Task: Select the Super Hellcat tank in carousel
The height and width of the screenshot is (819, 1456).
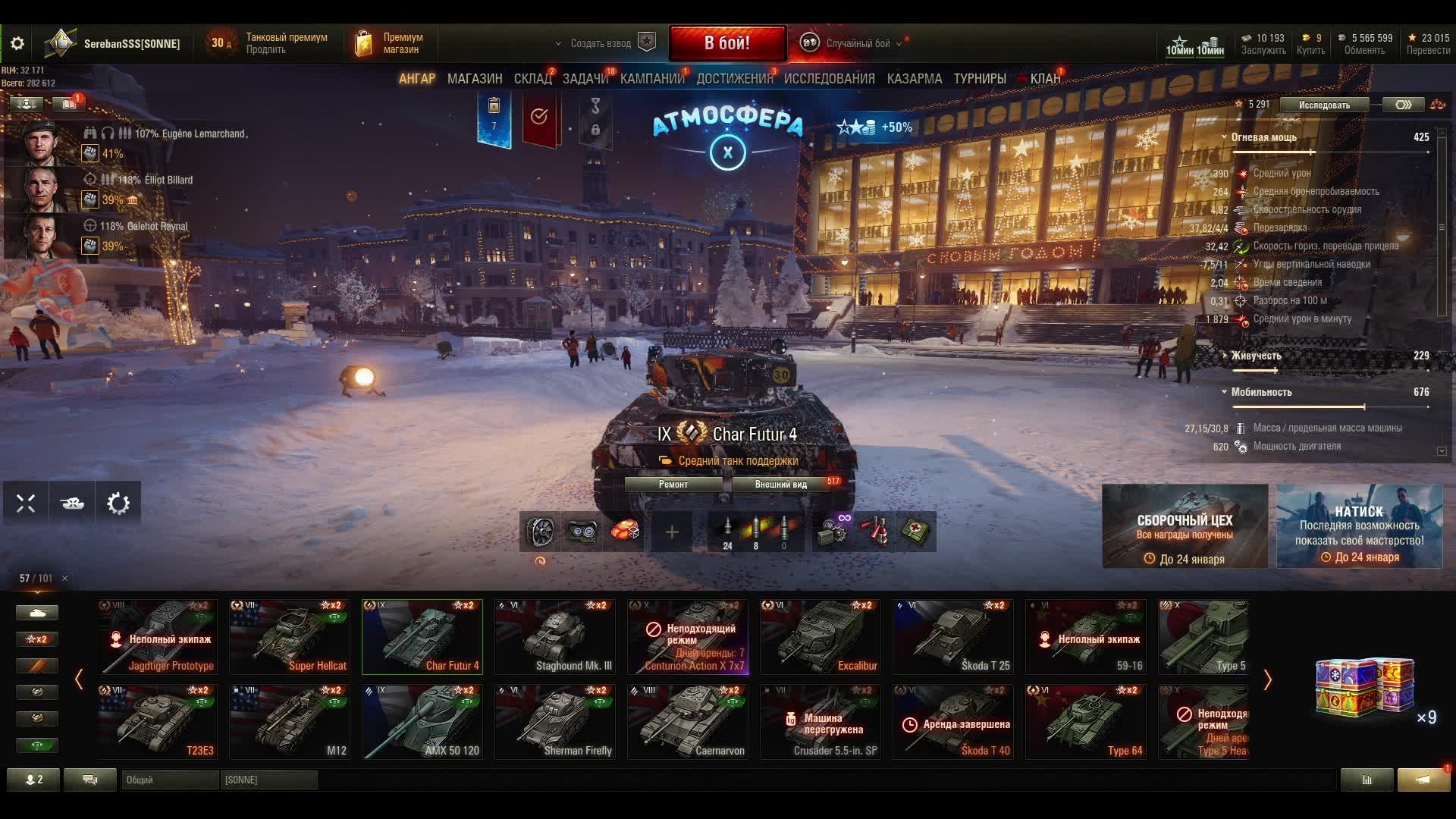Action: click(290, 637)
